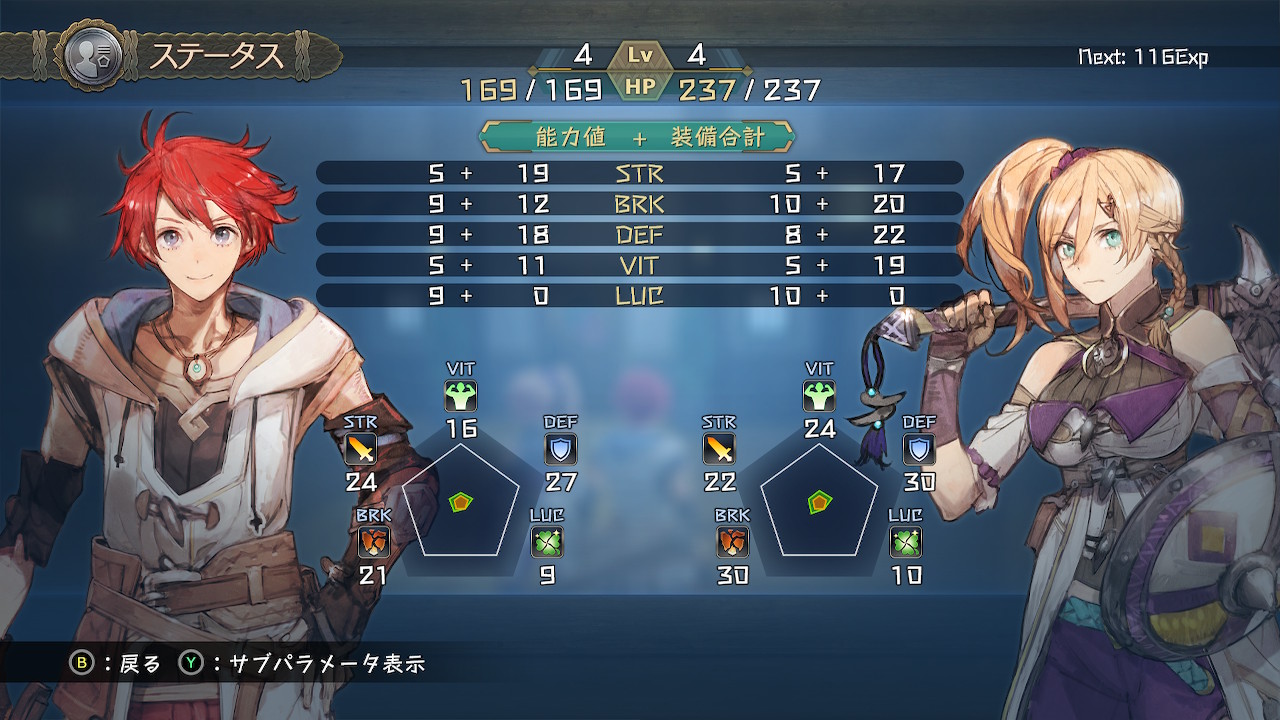
Task: Choose the blonde girl's DEF shield icon
Action: point(919,449)
